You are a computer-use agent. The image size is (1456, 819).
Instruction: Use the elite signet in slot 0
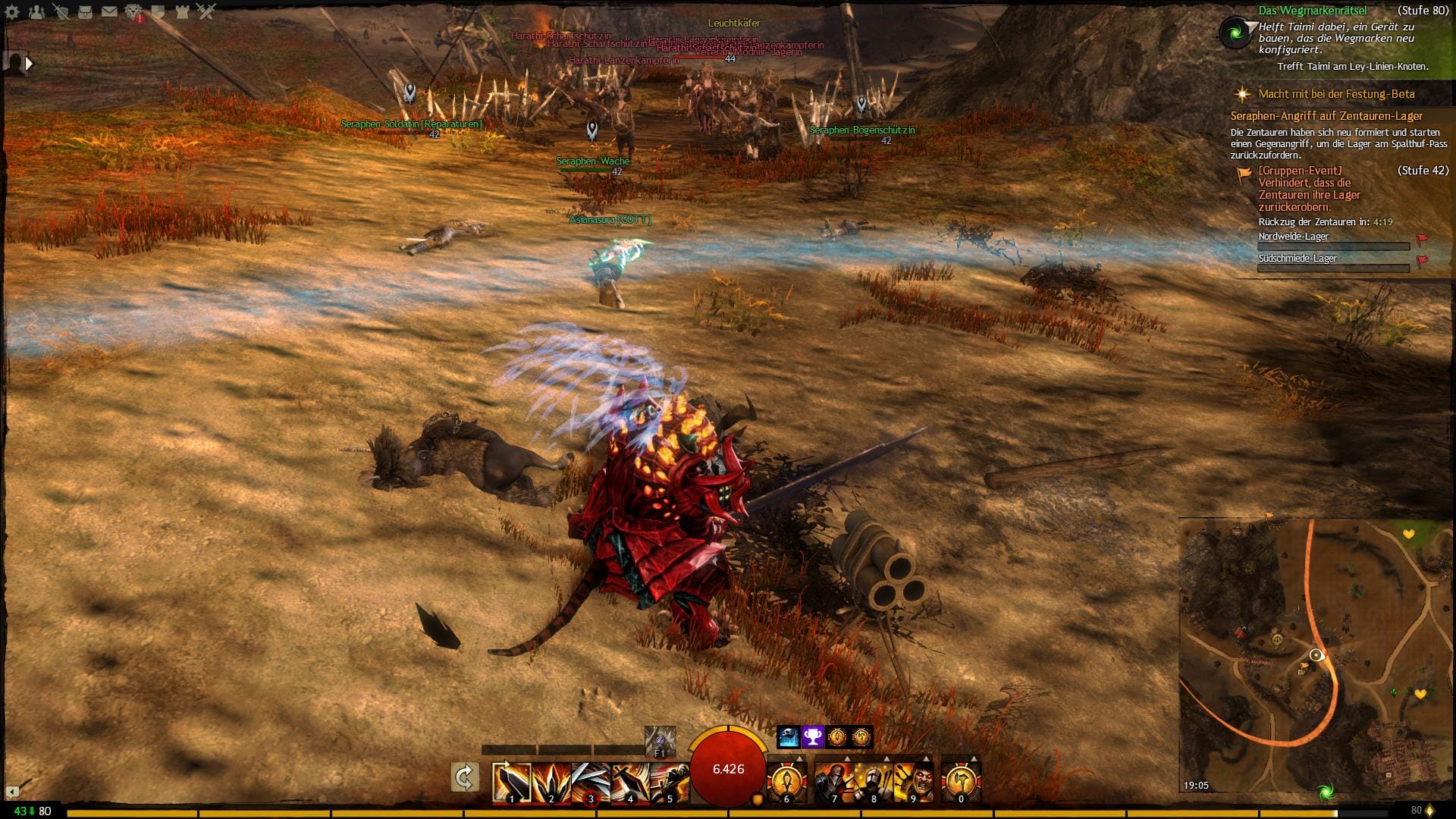[961, 782]
